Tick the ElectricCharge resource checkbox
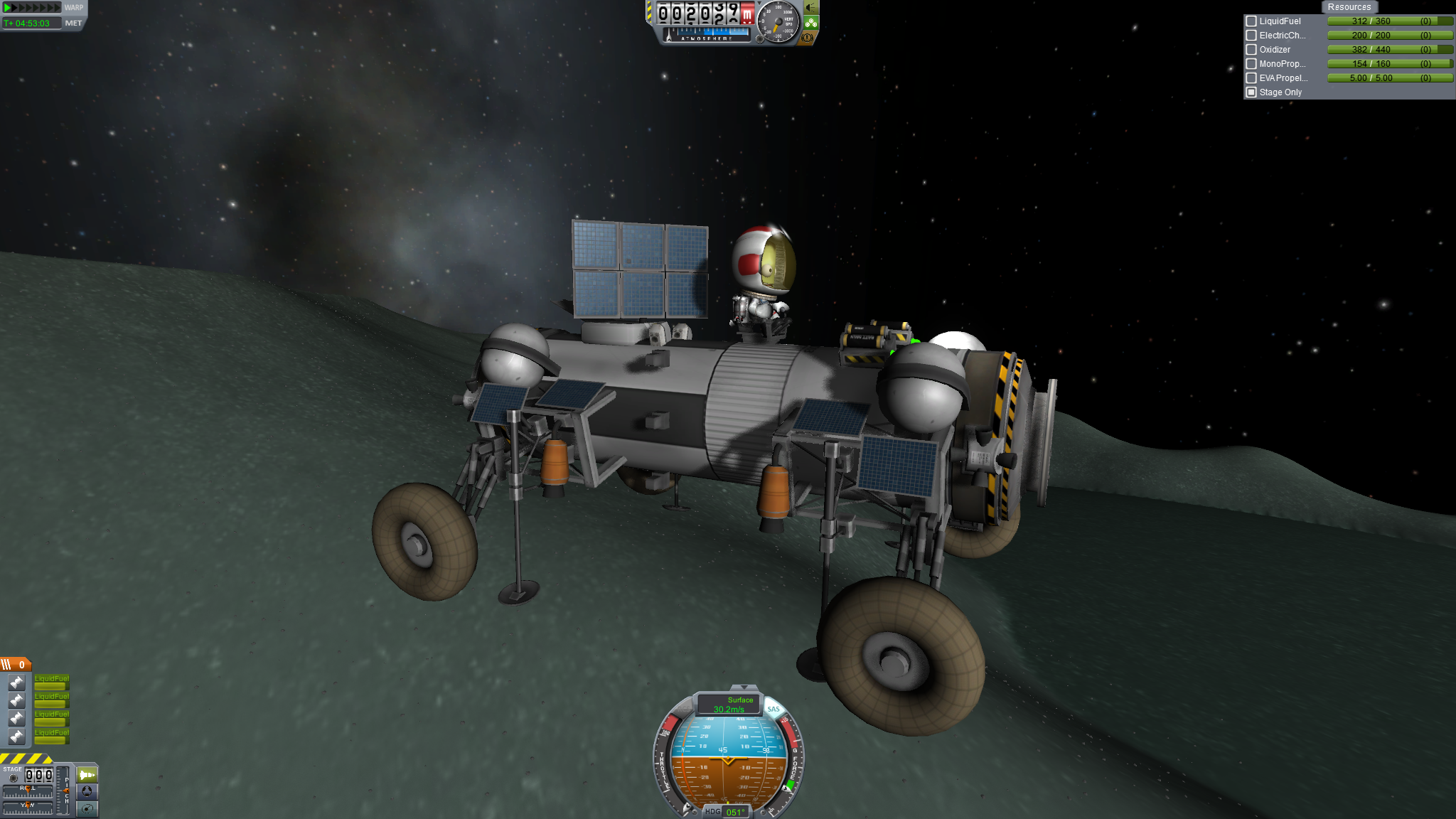 1251,36
